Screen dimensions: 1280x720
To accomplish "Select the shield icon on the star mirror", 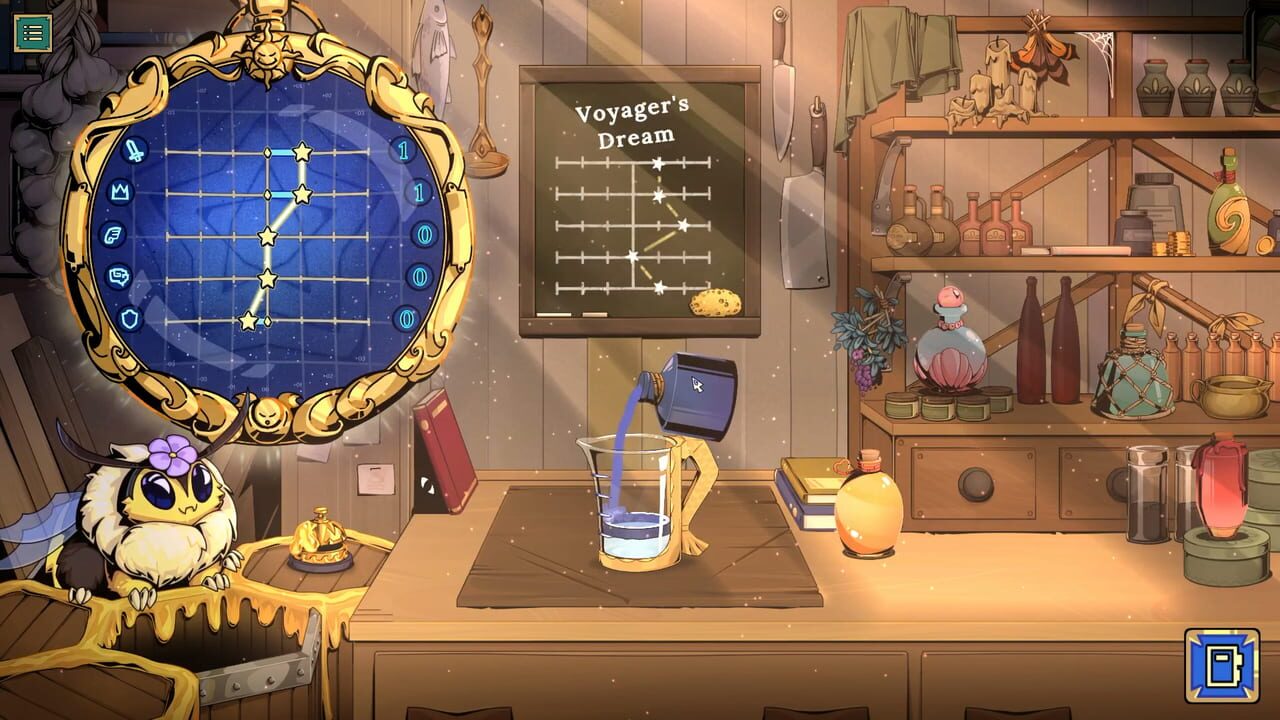I will coord(130,317).
